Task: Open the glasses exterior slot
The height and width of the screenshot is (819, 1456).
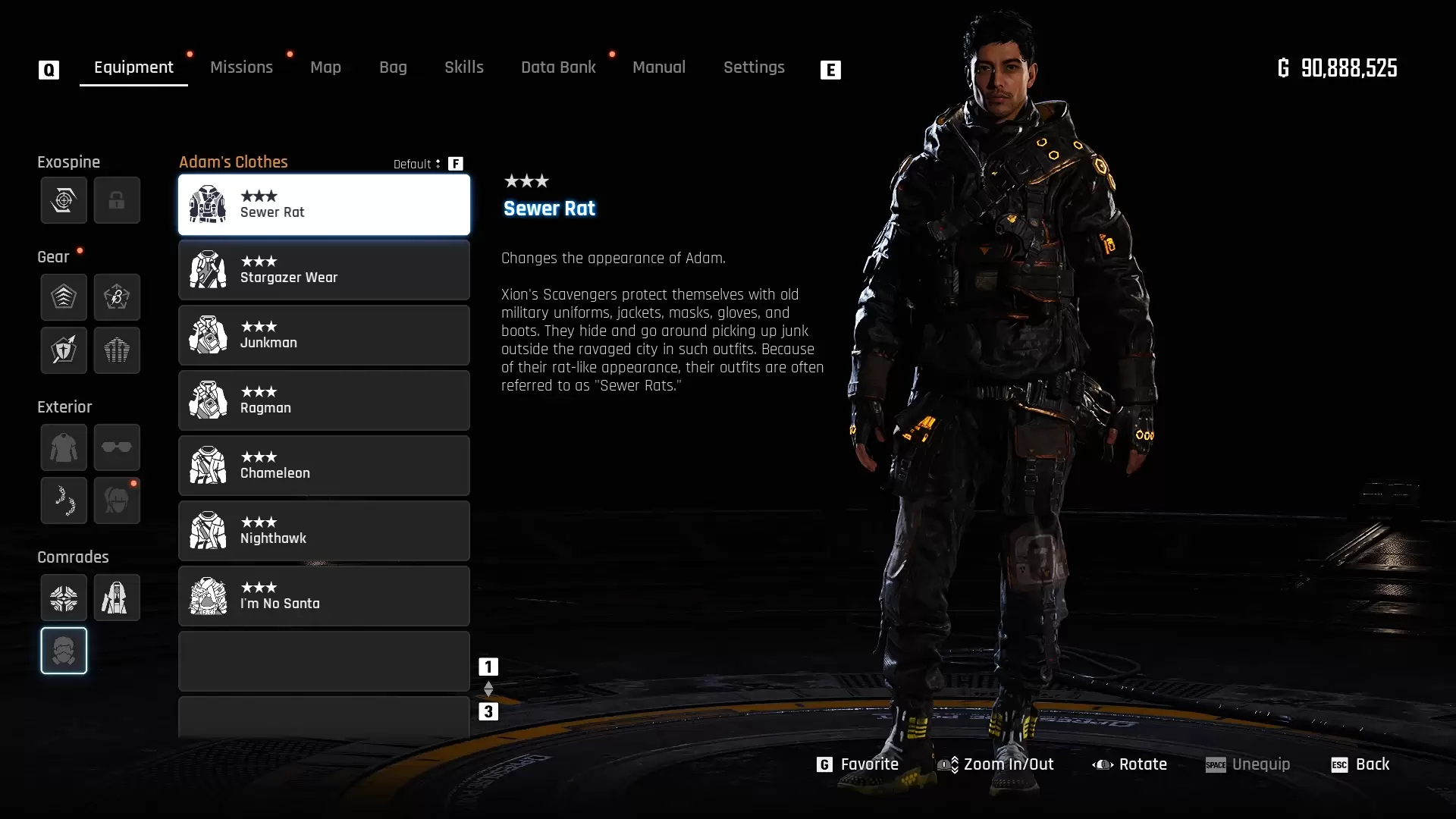Action: [117, 447]
